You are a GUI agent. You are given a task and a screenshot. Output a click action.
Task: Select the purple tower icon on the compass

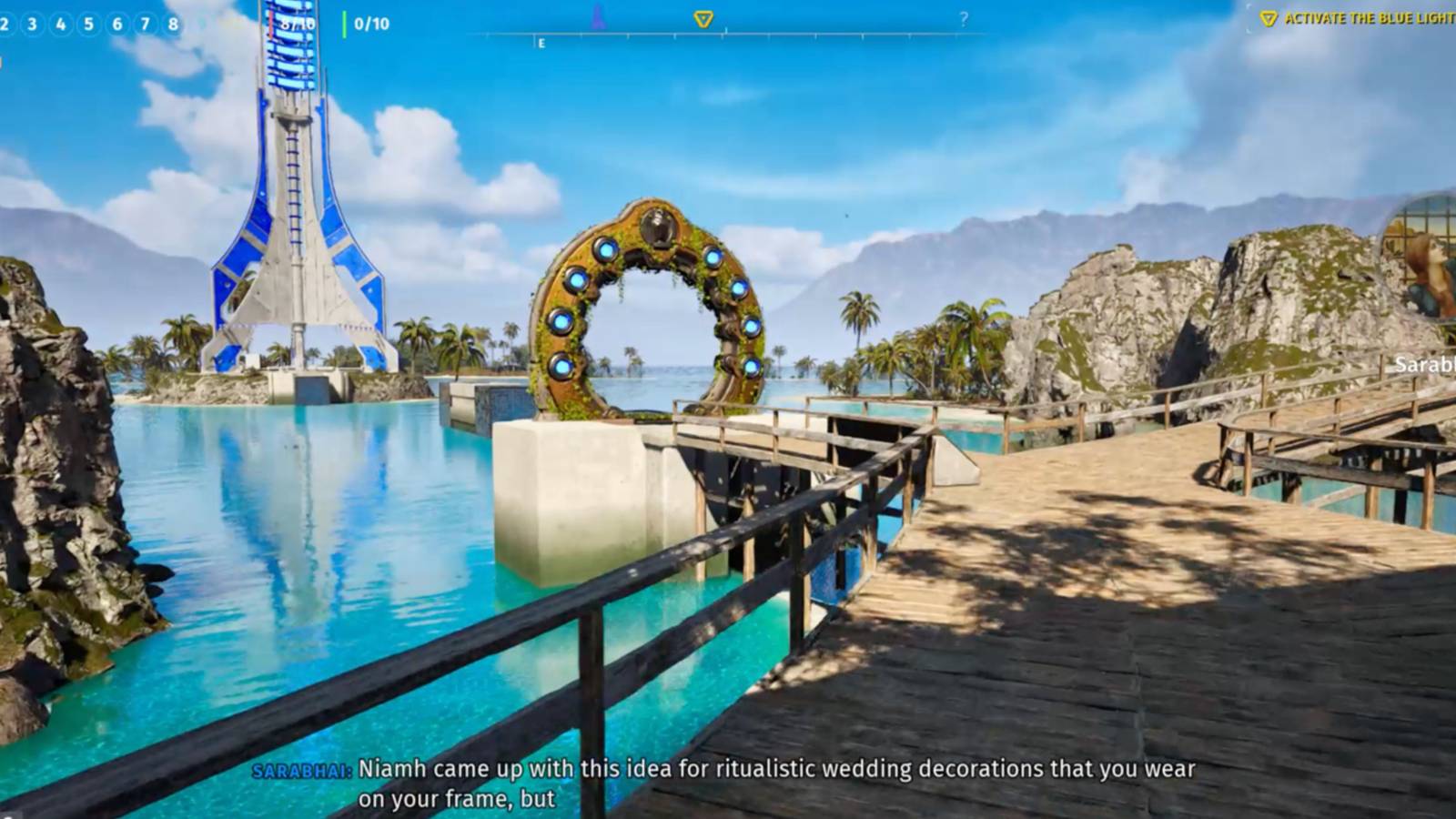[x=597, y=15]
